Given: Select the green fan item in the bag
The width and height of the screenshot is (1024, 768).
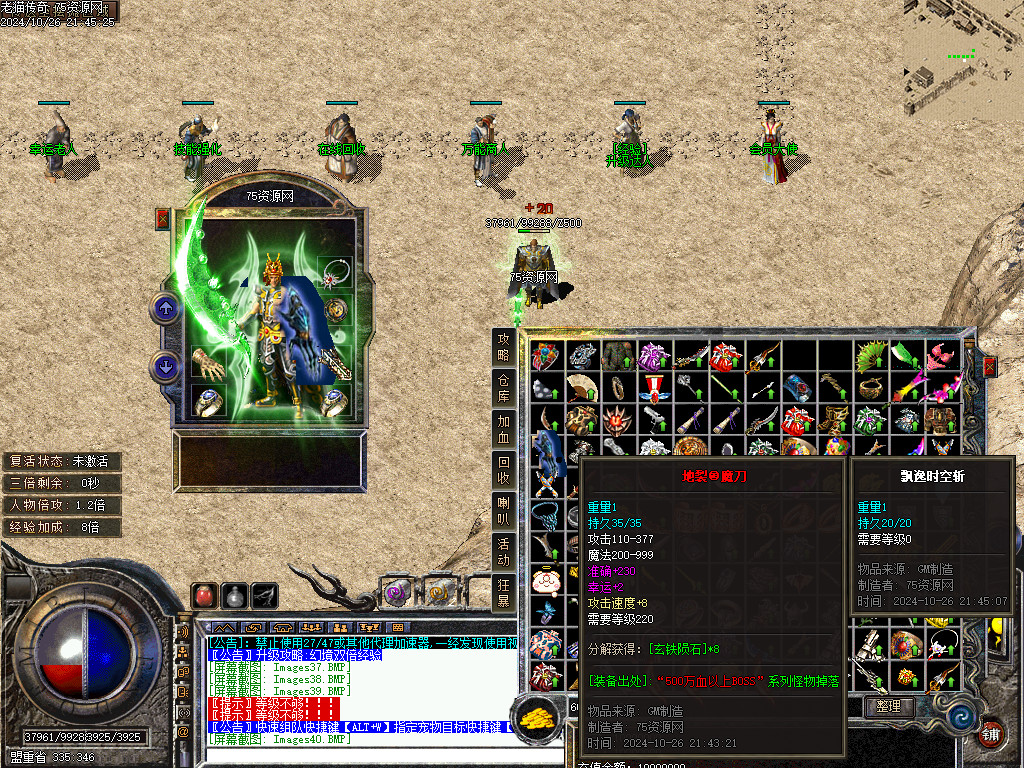Looking at the screenshot, I should [x=871, y=356].
